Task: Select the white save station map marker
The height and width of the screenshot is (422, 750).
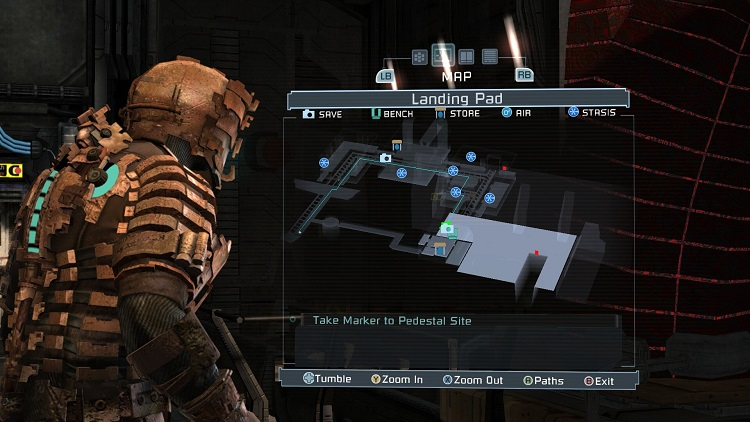Action: pyautogui.click(x=386, y=158)
